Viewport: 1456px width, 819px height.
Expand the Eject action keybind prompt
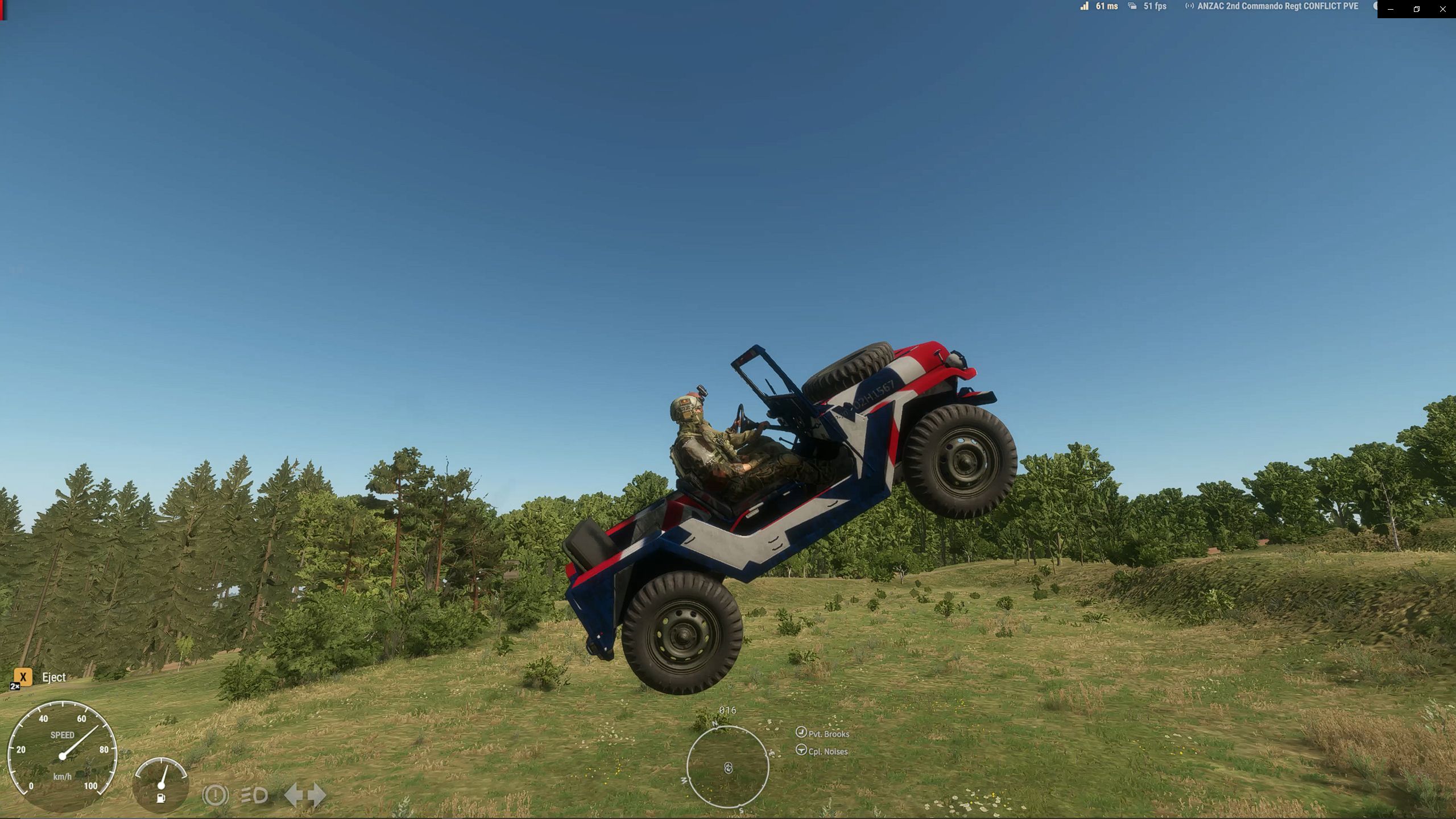click(23, 677)
